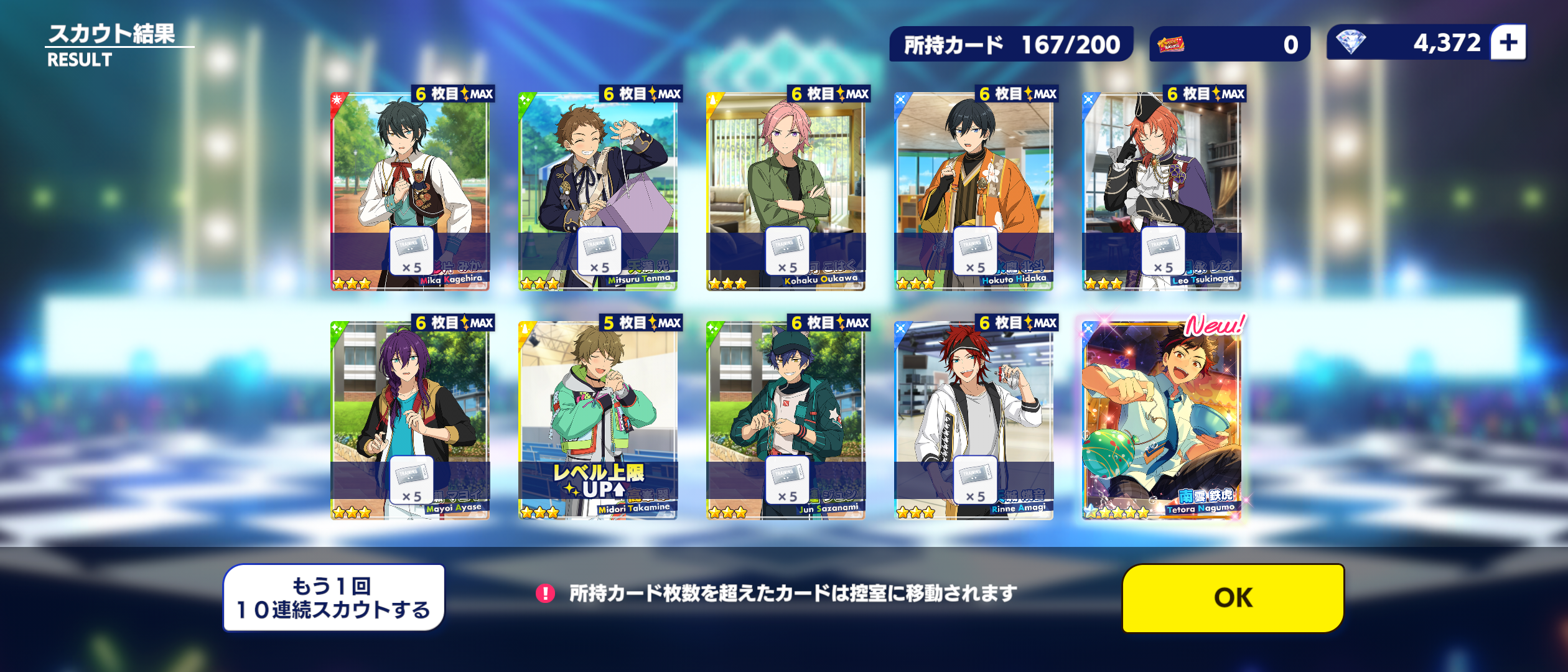
Task: Scout ten more with もう1回 button
Action: 334,598
